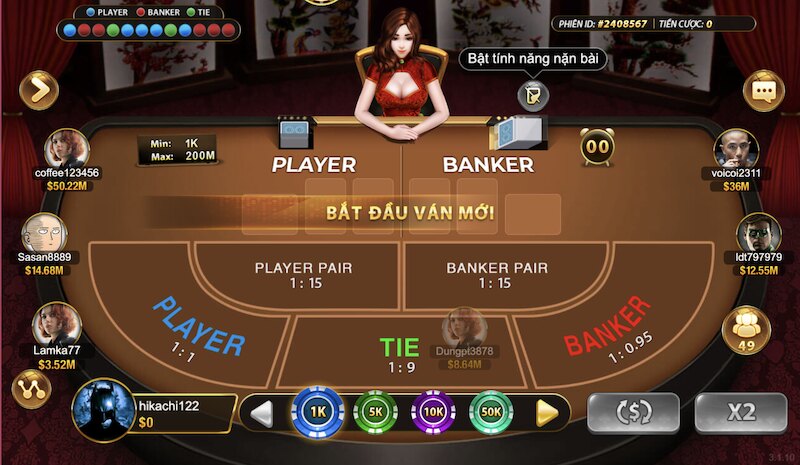
Task: Click the dollar sign rebet button
Action: (x=633, y=412)
